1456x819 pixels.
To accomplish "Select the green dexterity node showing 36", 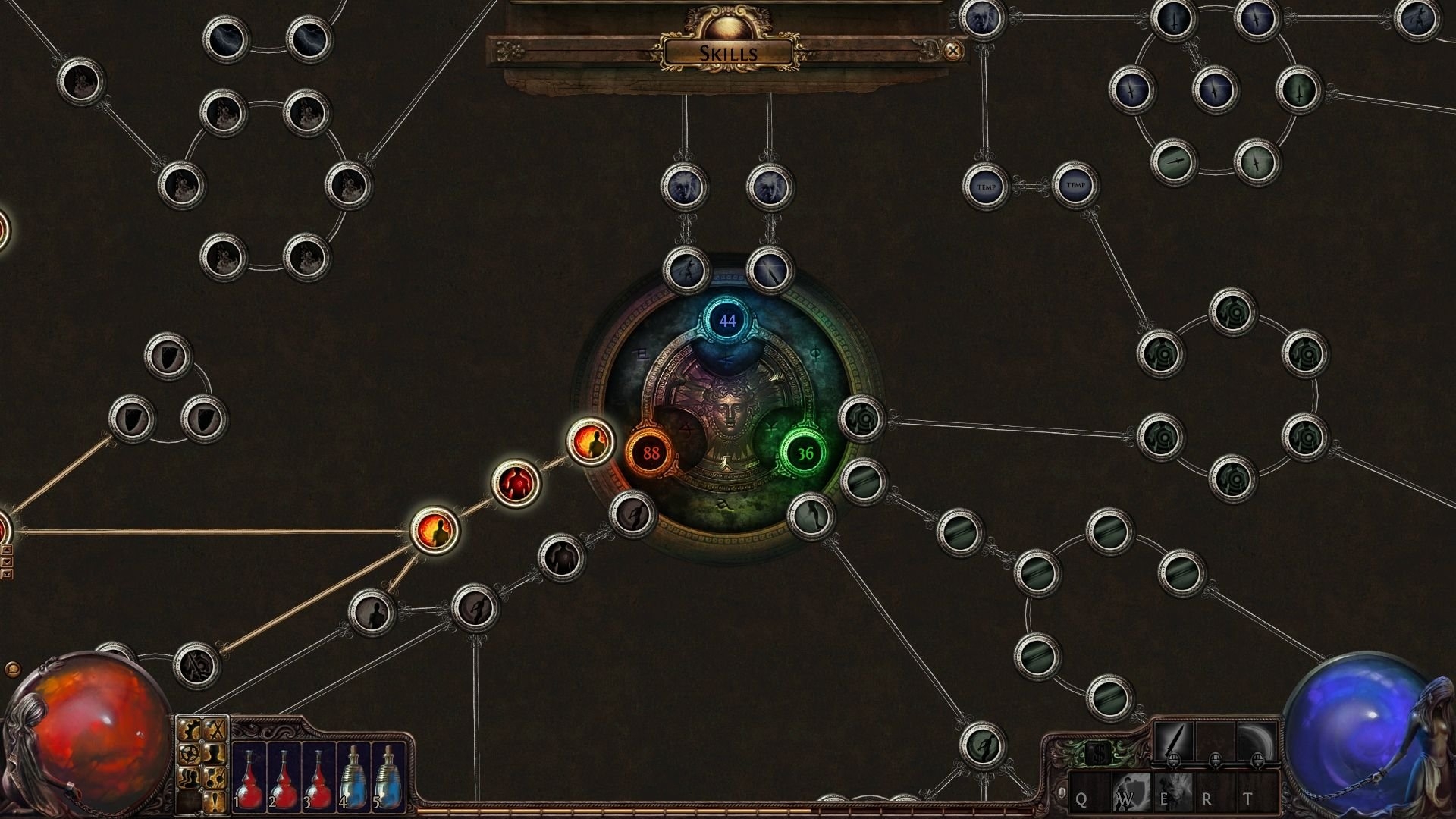I will 805,453.
